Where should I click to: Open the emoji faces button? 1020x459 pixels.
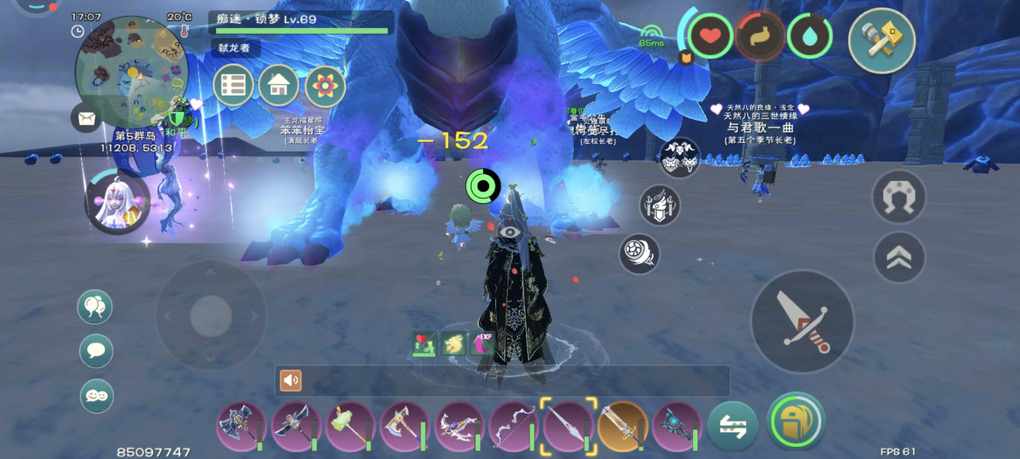[95, 396]
